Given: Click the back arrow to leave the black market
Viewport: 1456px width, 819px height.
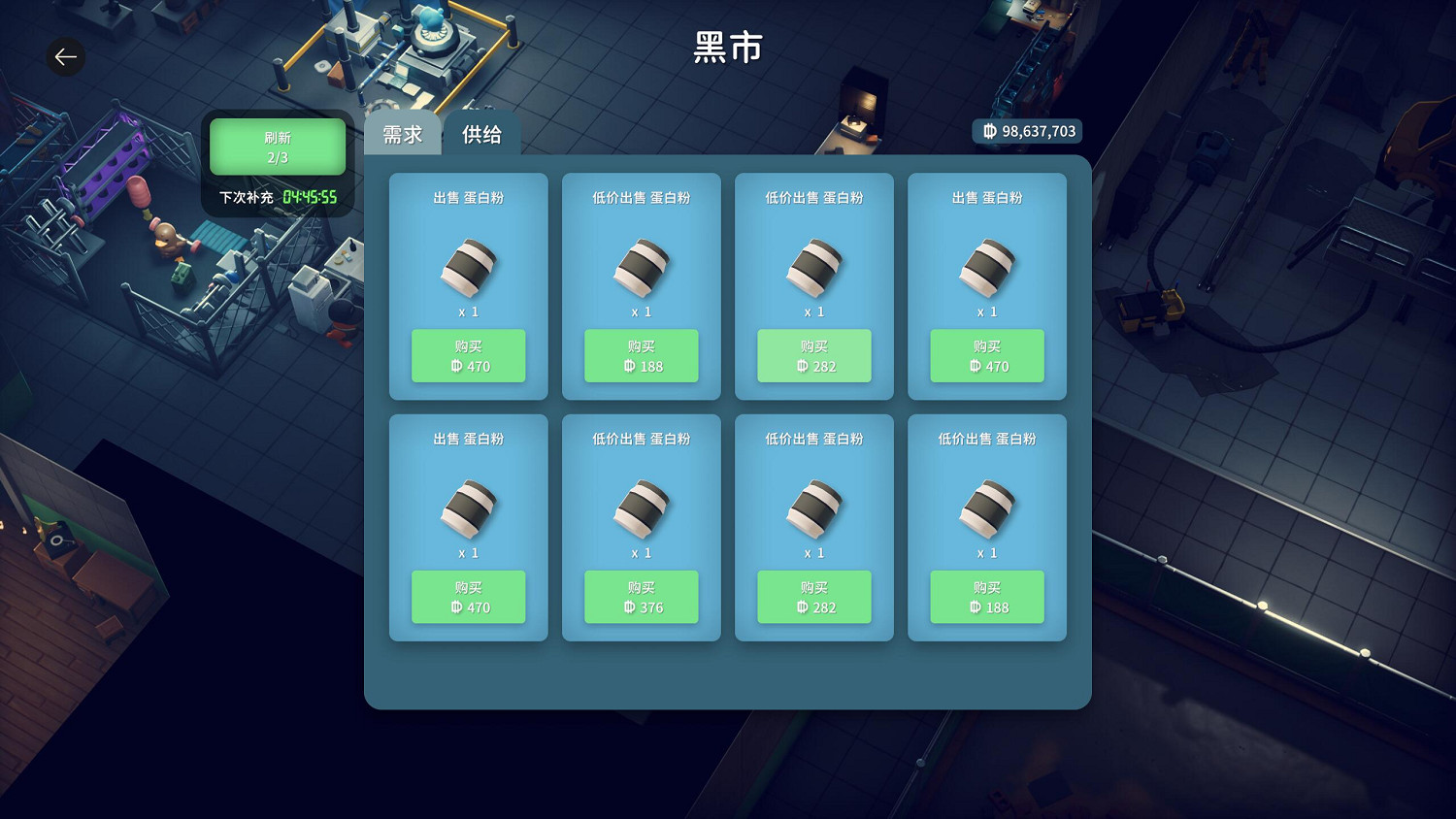Looking at the screenshot, I should tap(66, 56).
